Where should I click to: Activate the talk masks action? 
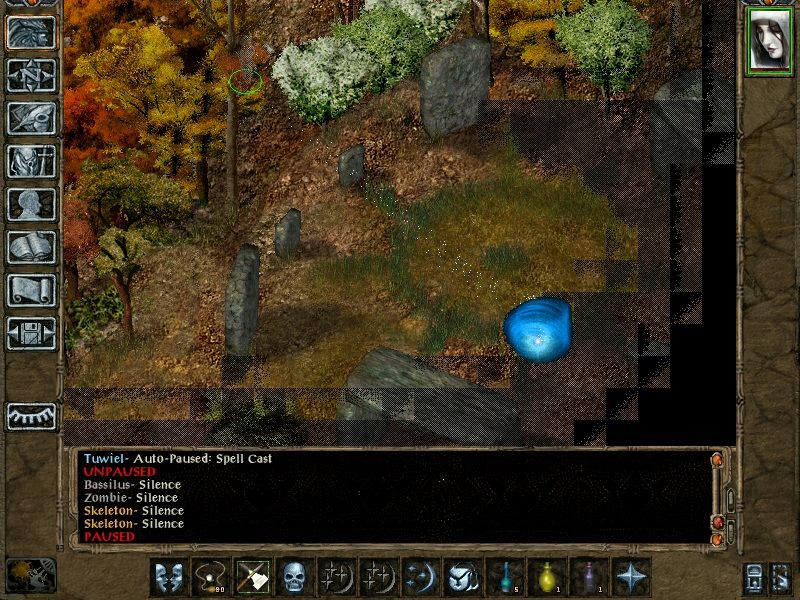pyautogui.click(x=168, y=577)
